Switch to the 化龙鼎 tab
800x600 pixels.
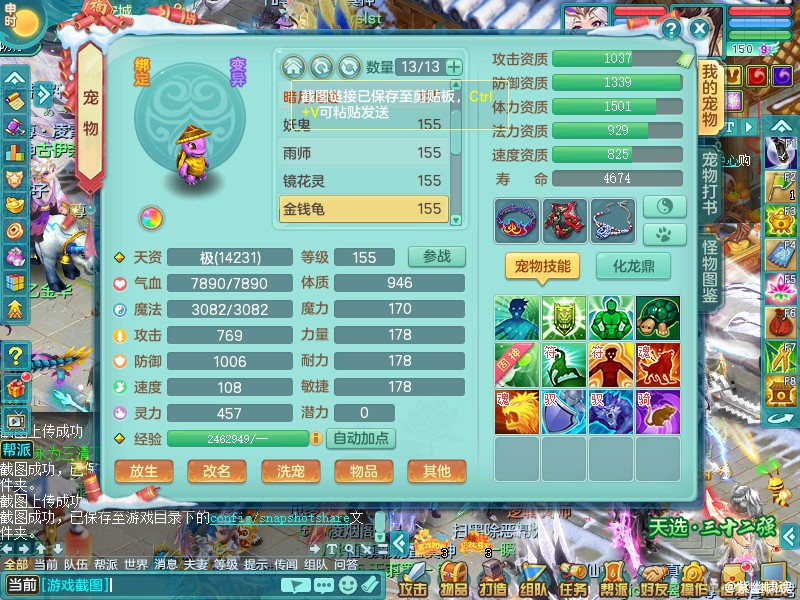coord(633,266)
